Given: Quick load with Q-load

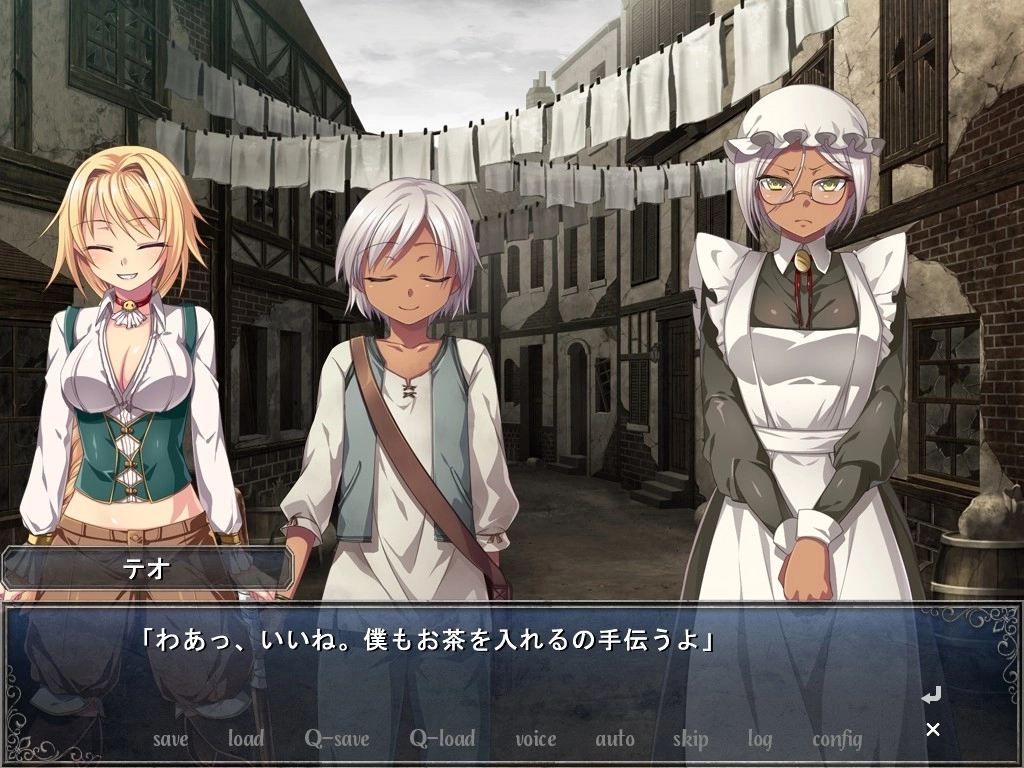Looking at the screenshot, I should pyautogui.click(x=442, y=739).
